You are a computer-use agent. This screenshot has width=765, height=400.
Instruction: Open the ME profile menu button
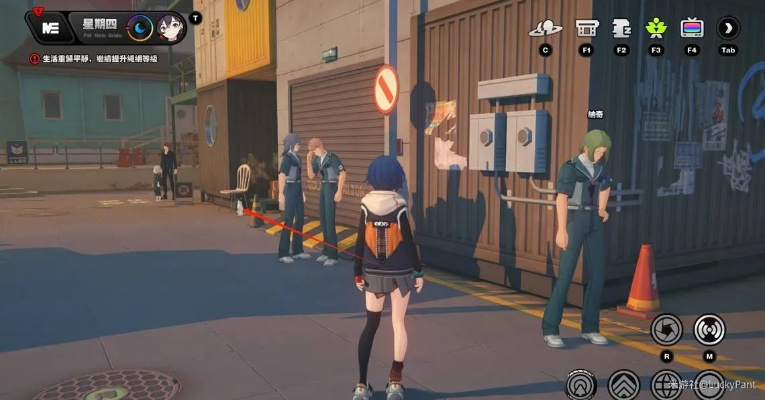tap(52, 27)
